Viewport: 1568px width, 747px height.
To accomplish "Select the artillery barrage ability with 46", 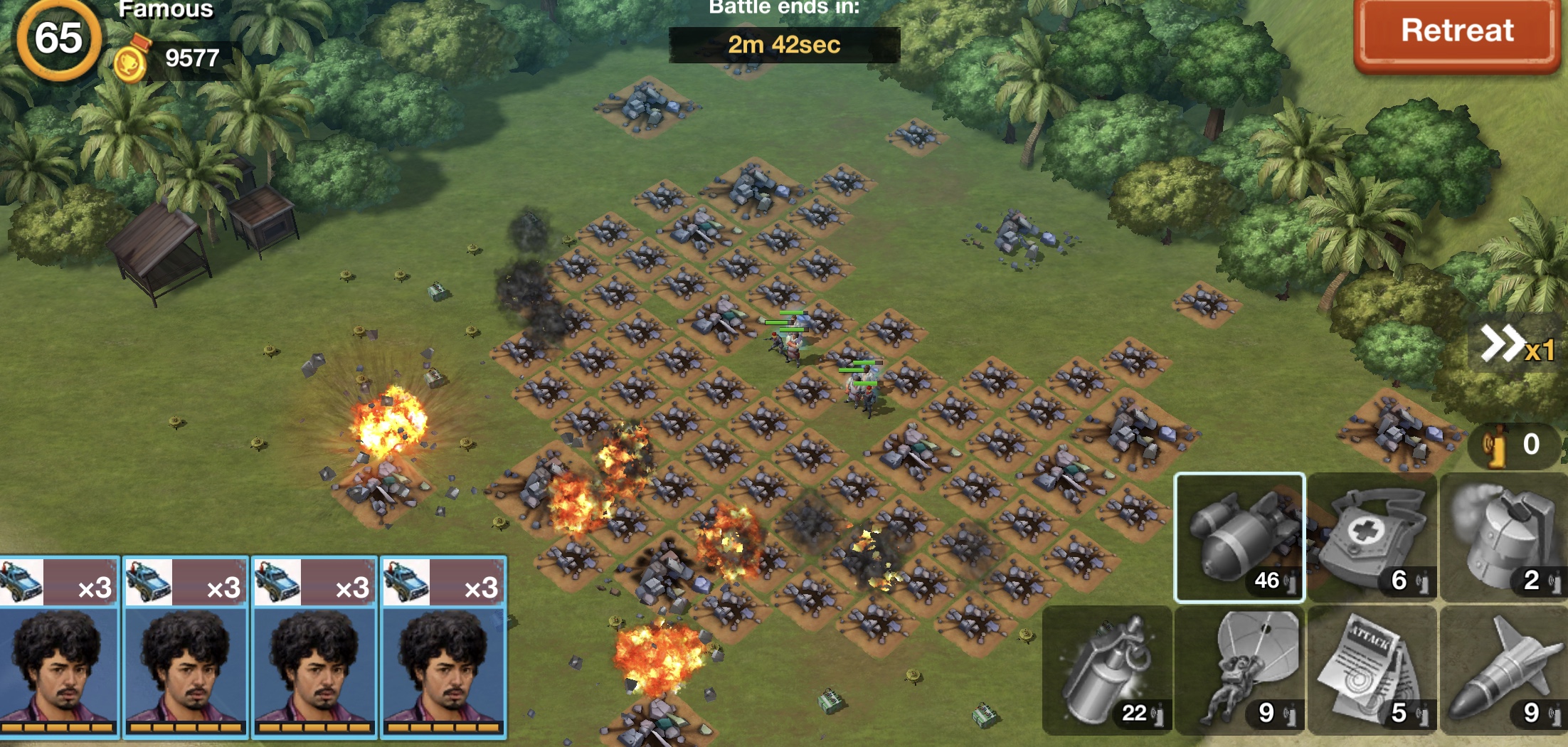I will pos(1239,537).
